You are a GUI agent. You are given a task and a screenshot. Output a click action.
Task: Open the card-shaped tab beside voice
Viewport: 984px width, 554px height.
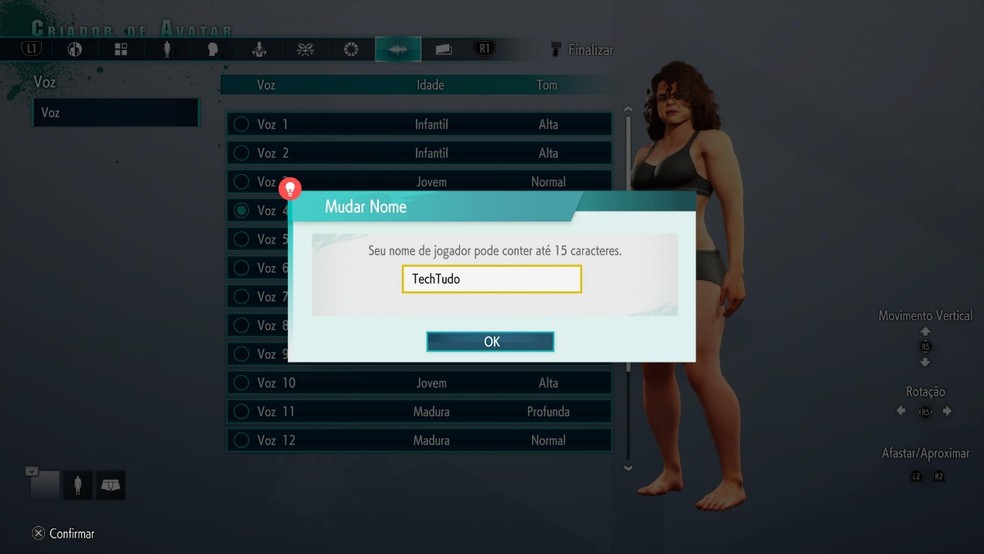444,49
